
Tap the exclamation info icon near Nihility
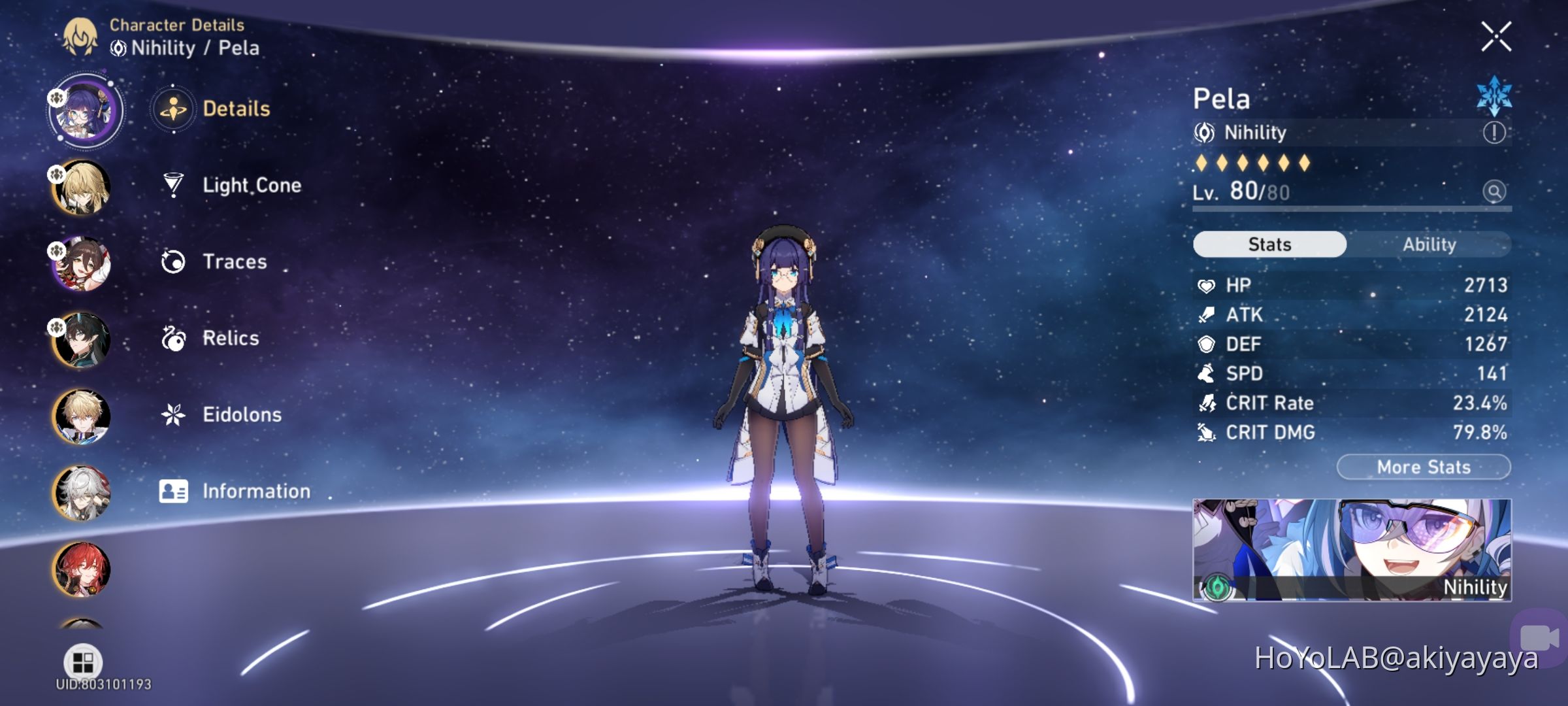click(1494, 133)
